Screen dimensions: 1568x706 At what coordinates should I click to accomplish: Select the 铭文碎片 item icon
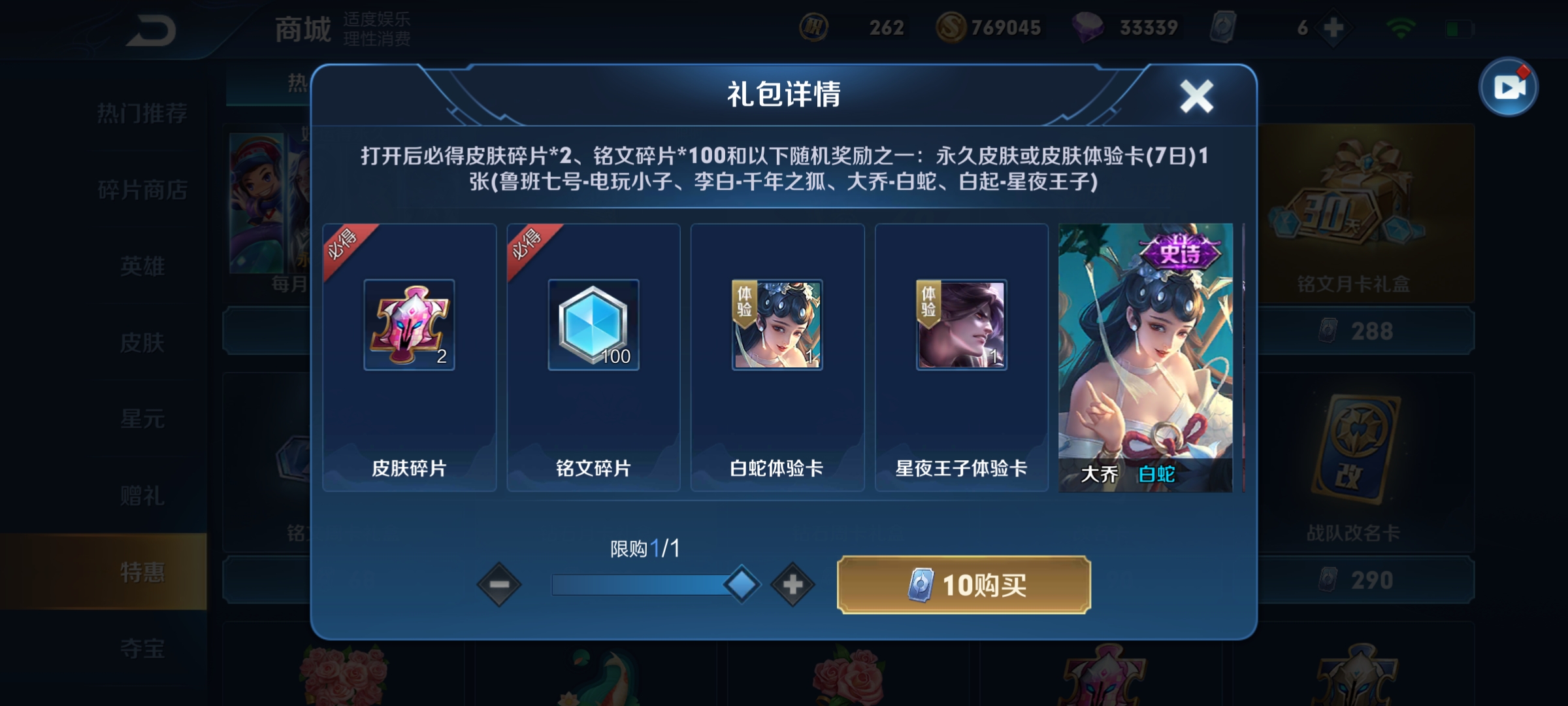[591, 325]
